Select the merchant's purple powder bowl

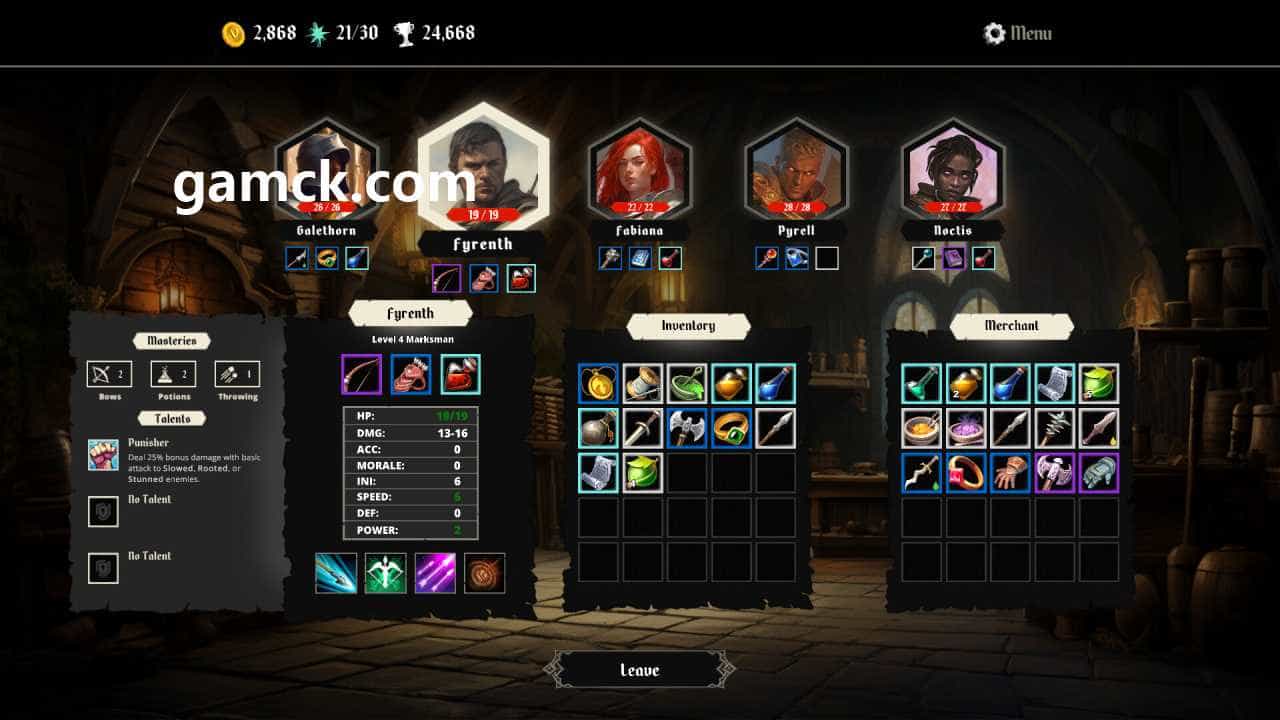click(966, 428)
